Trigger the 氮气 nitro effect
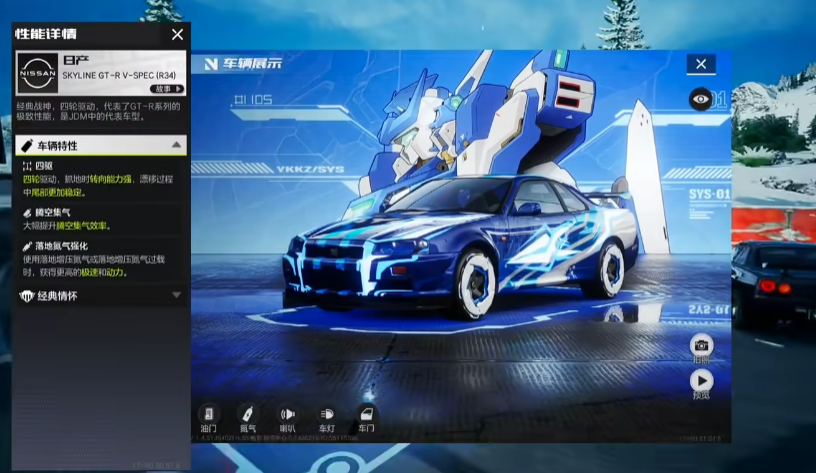The image size is (816, 473). tap(247, 414)
